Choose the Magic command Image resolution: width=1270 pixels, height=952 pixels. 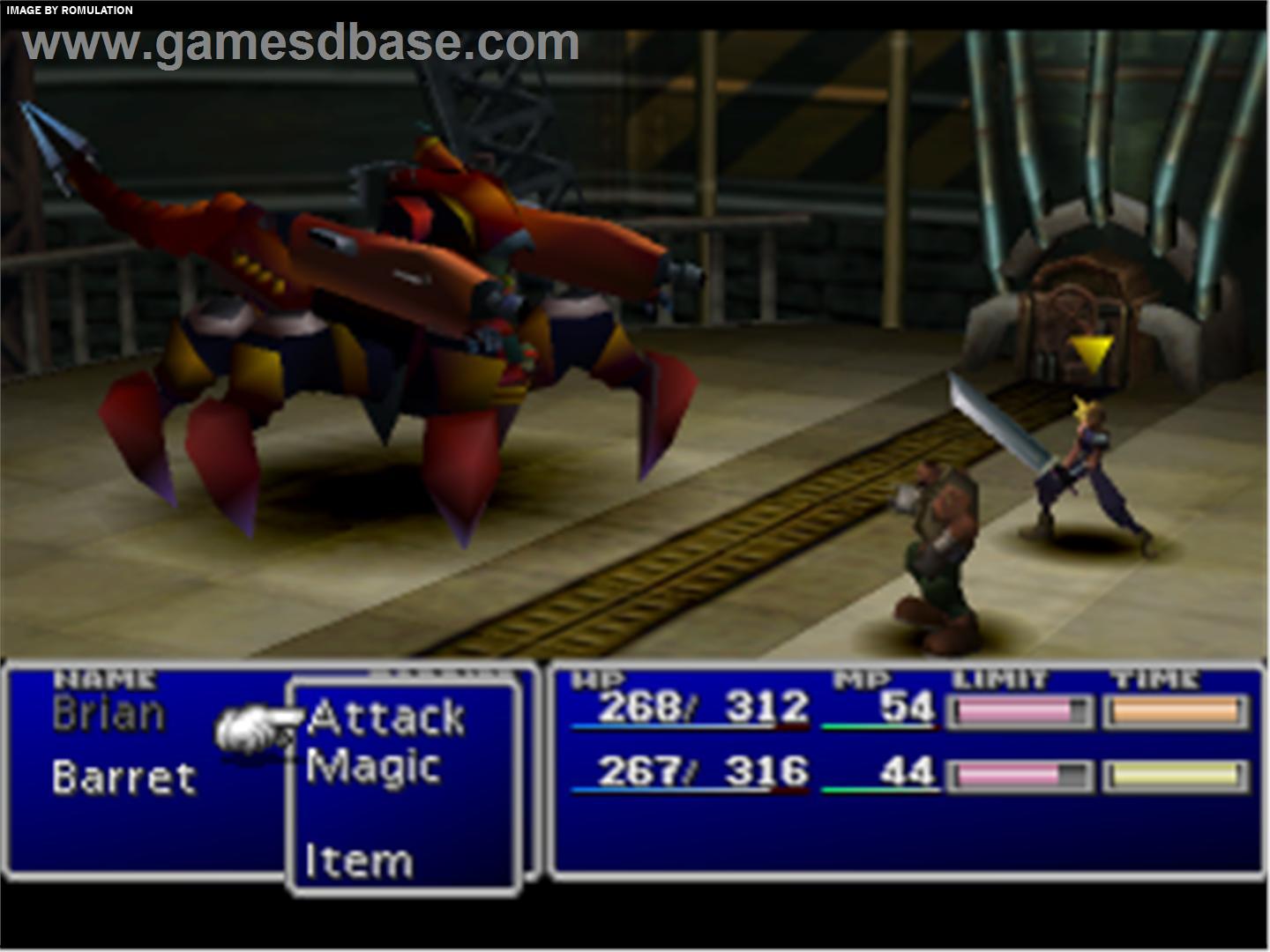coord(374,768)
